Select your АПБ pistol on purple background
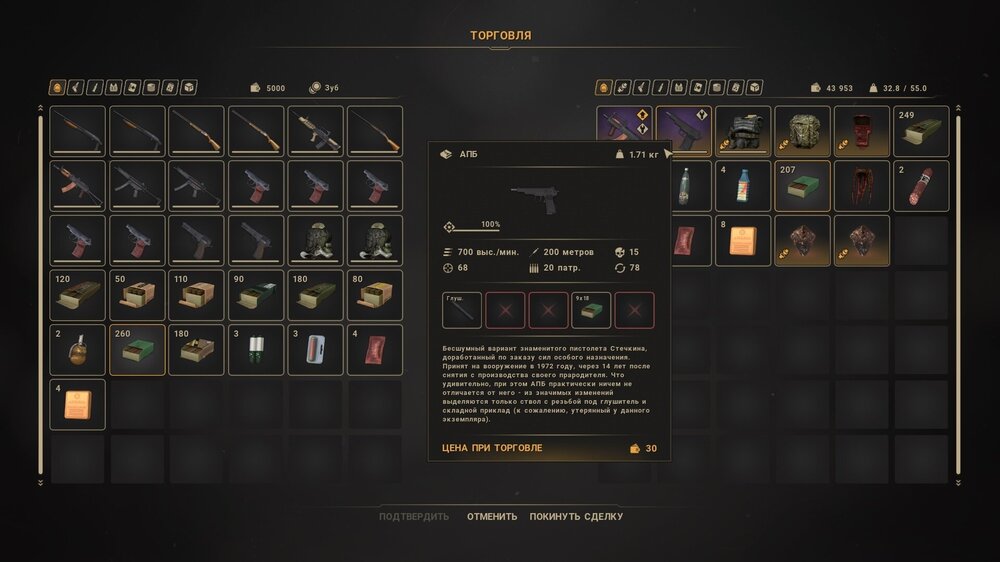The height and width of the screenshot is (562, 1000). (684, 131)
